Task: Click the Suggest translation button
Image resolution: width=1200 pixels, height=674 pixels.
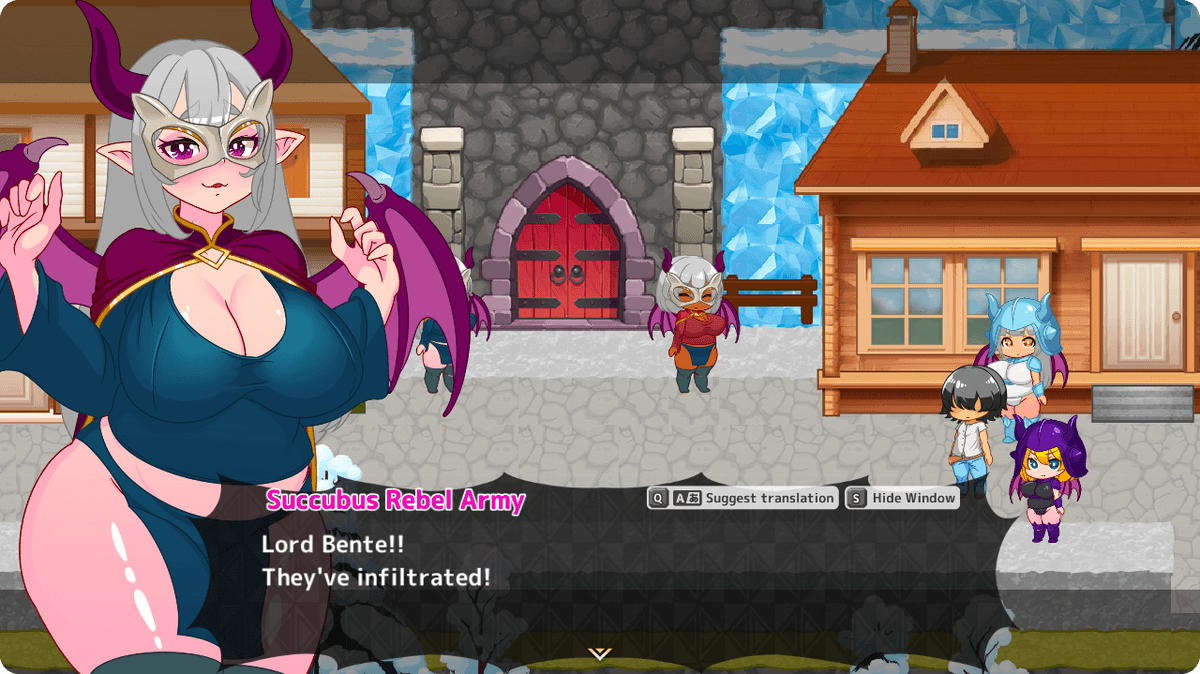Action: tap(742, 498)
